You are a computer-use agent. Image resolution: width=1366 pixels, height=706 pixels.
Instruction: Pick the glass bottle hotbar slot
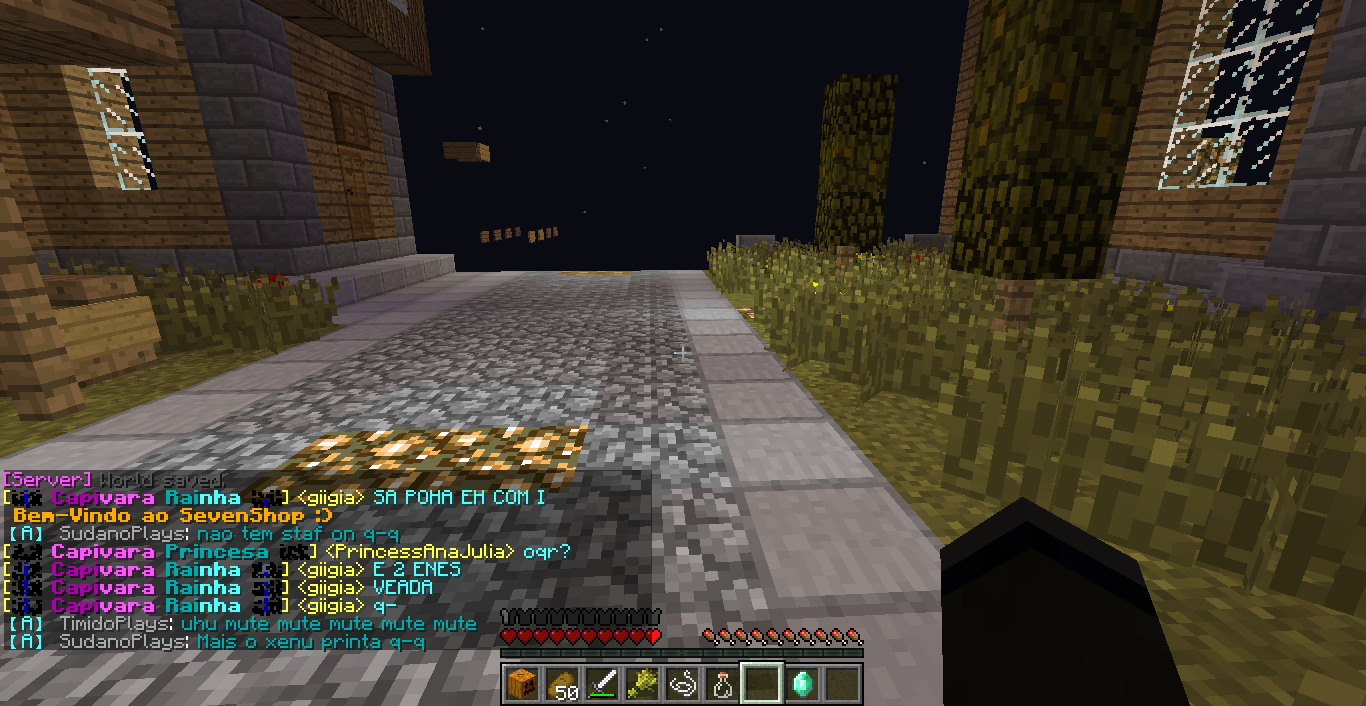point(722,684)
